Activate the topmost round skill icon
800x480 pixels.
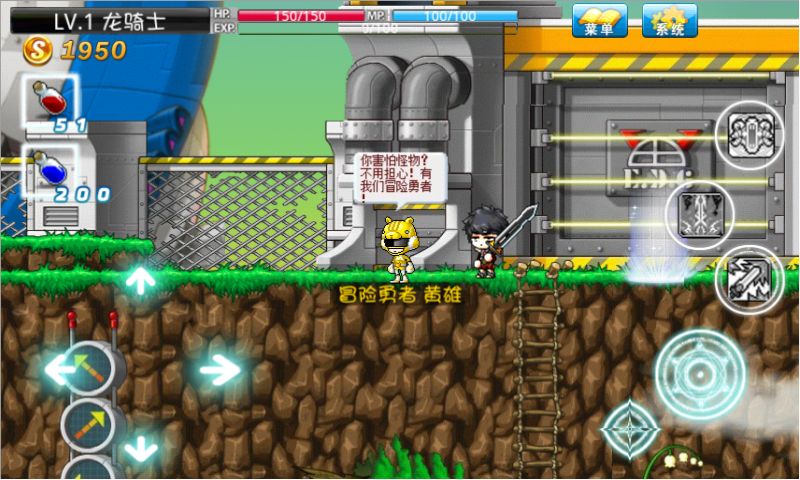pos(749,134)
